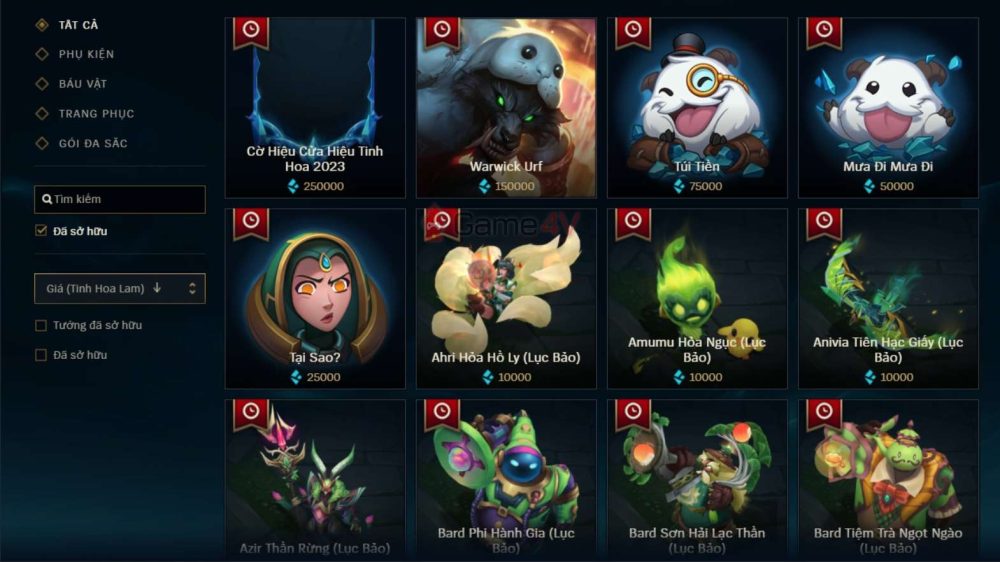Open the Warwick Urf skin tile
This screenshot has height=562, width=1000.
pyautogui.click(x=506, y=108)
